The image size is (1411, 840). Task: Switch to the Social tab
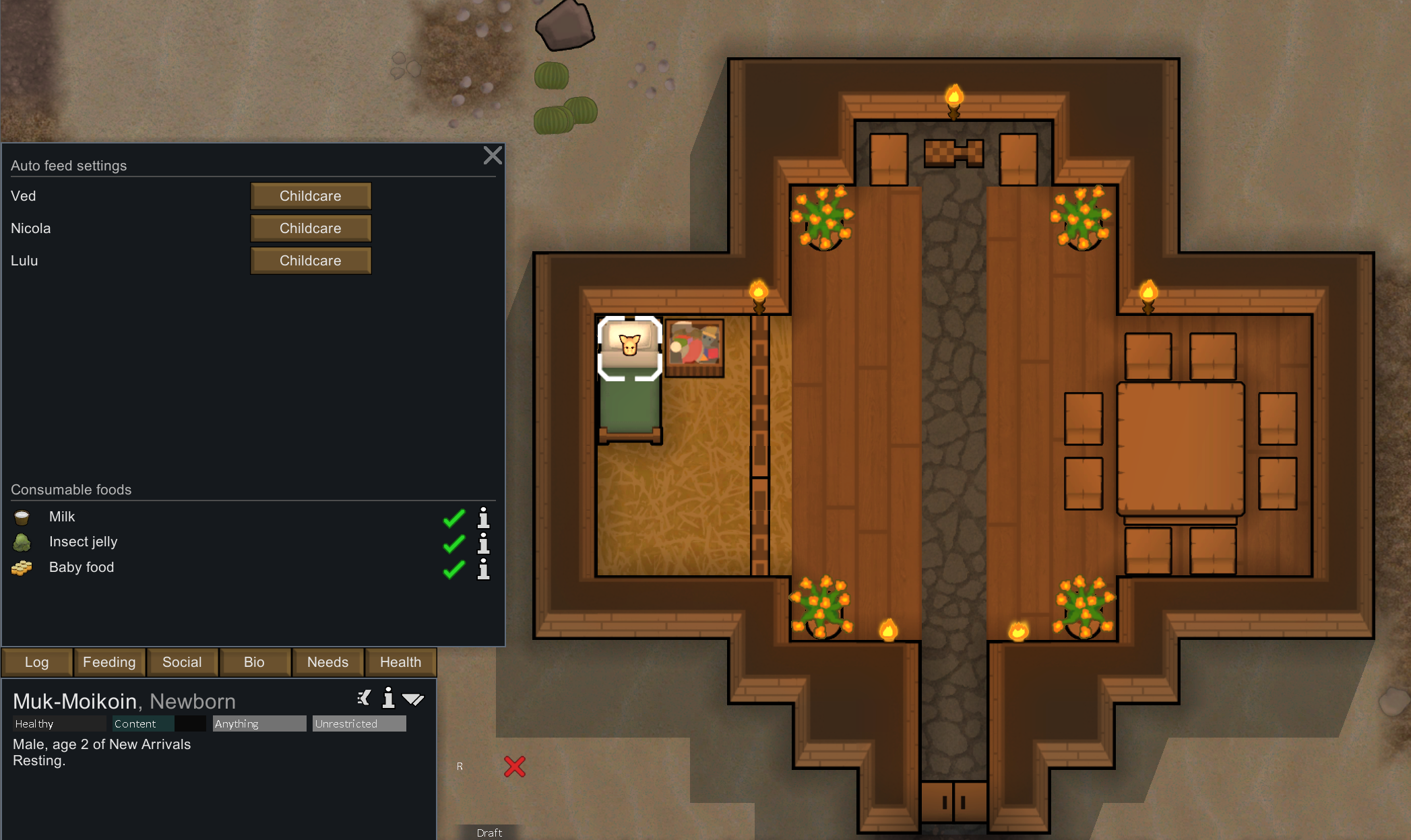pyautogui.click(x=182, y=662)
